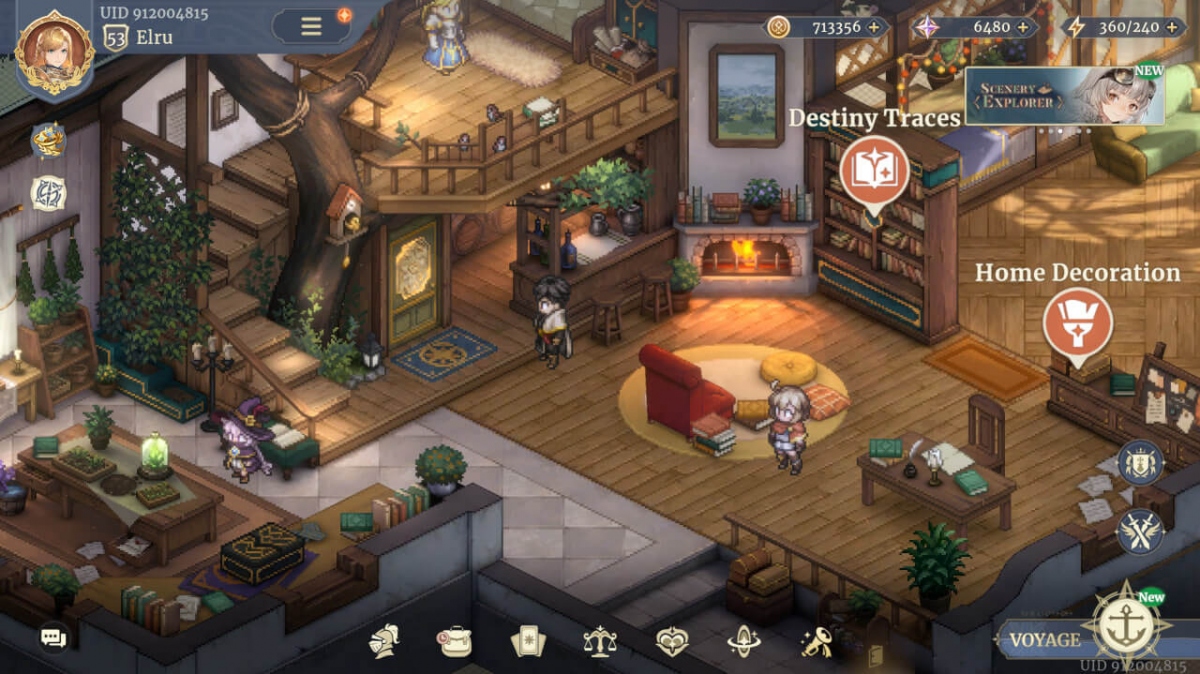Open the hamburger menu button
1200x674 pixels.
(x=312, y=26)
